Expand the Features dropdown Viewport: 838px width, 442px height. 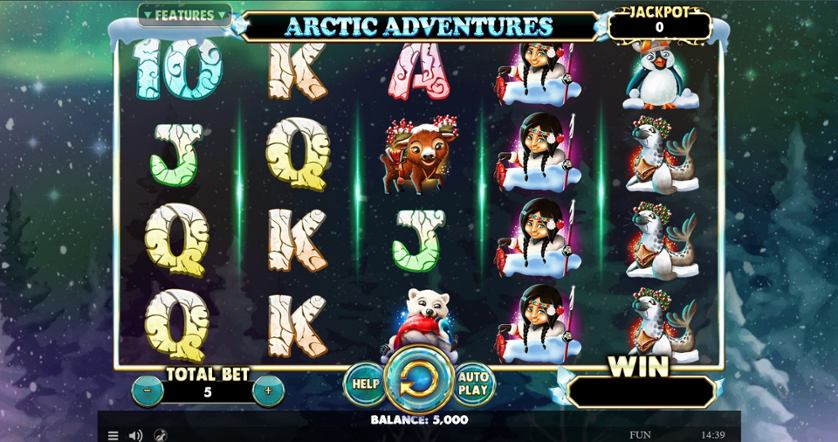tap(185, 16)
